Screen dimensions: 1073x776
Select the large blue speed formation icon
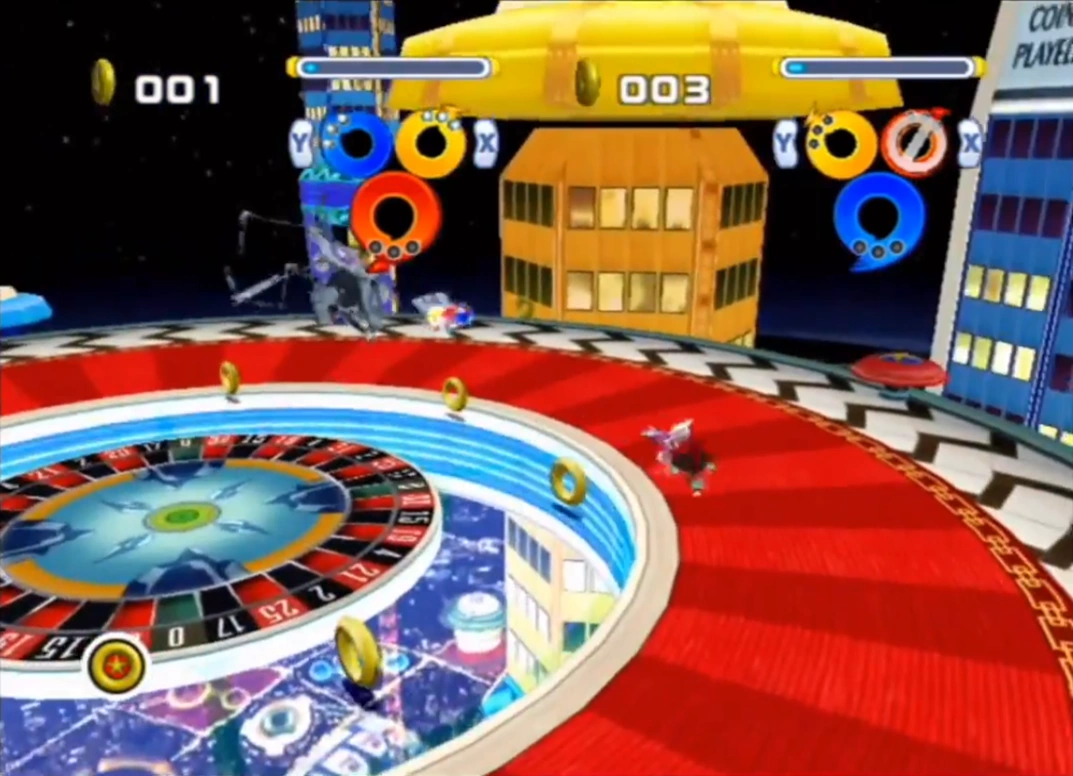tap(879, 218)
